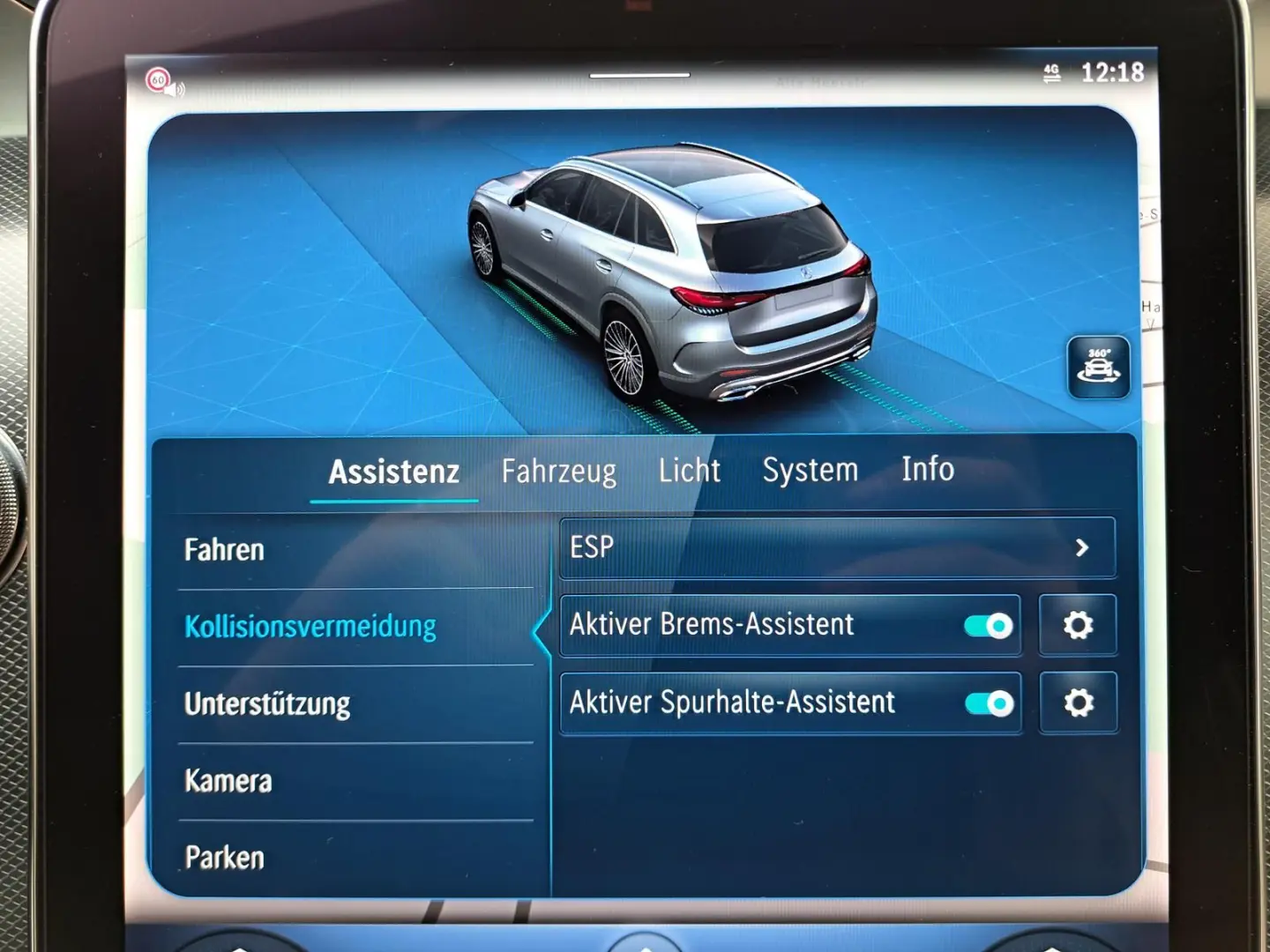Image resolution: width=1270 pixels, height=952 pixels.
Task: Click the speaker volume icon
Action: (x=179, y=88)
